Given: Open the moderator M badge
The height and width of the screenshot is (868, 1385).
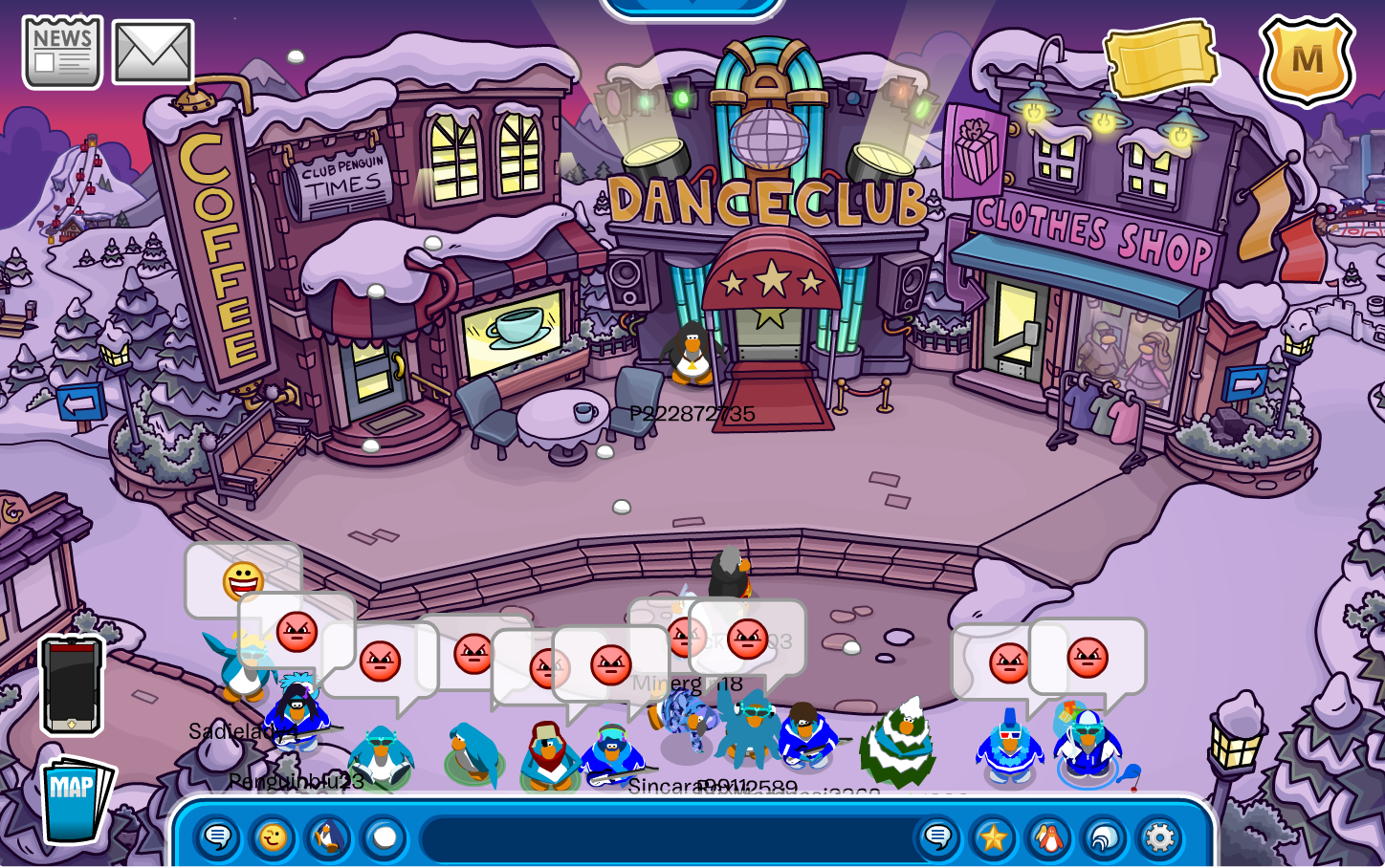Looking at the screenshot, I should click(1307, 59).
